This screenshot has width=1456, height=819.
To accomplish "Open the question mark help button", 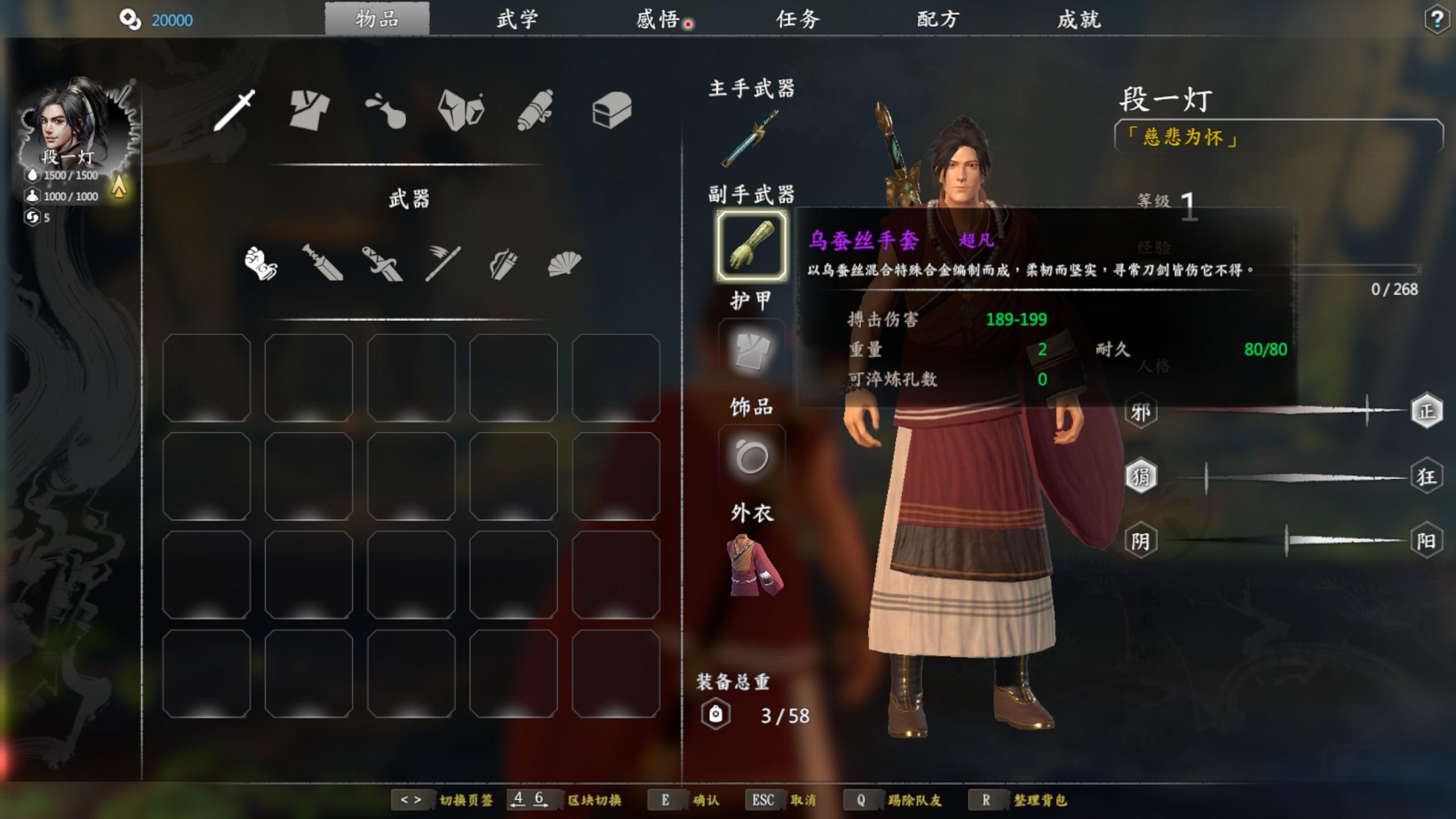I will [1437, 20].
